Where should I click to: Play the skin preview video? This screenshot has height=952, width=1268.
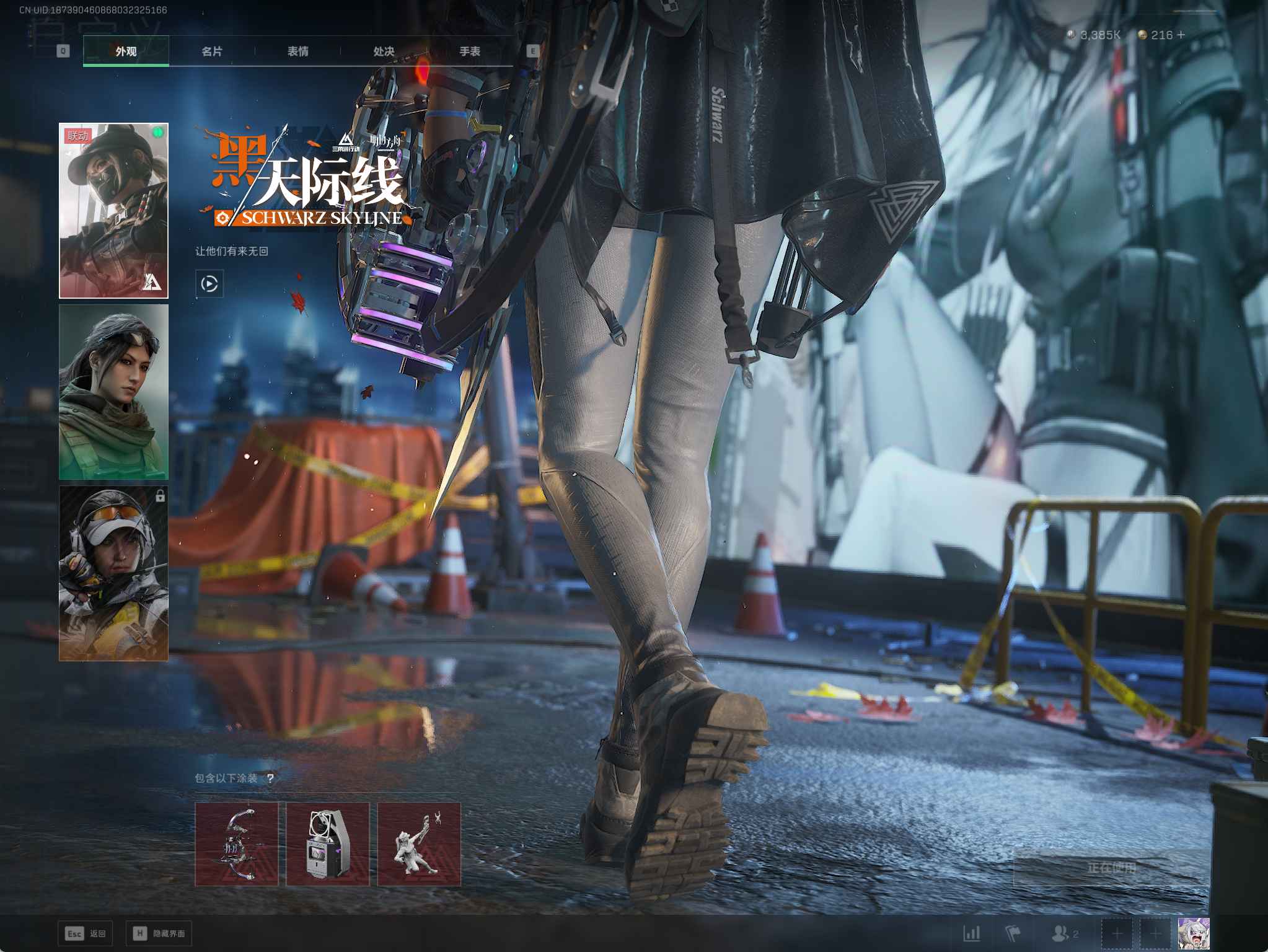209,284
